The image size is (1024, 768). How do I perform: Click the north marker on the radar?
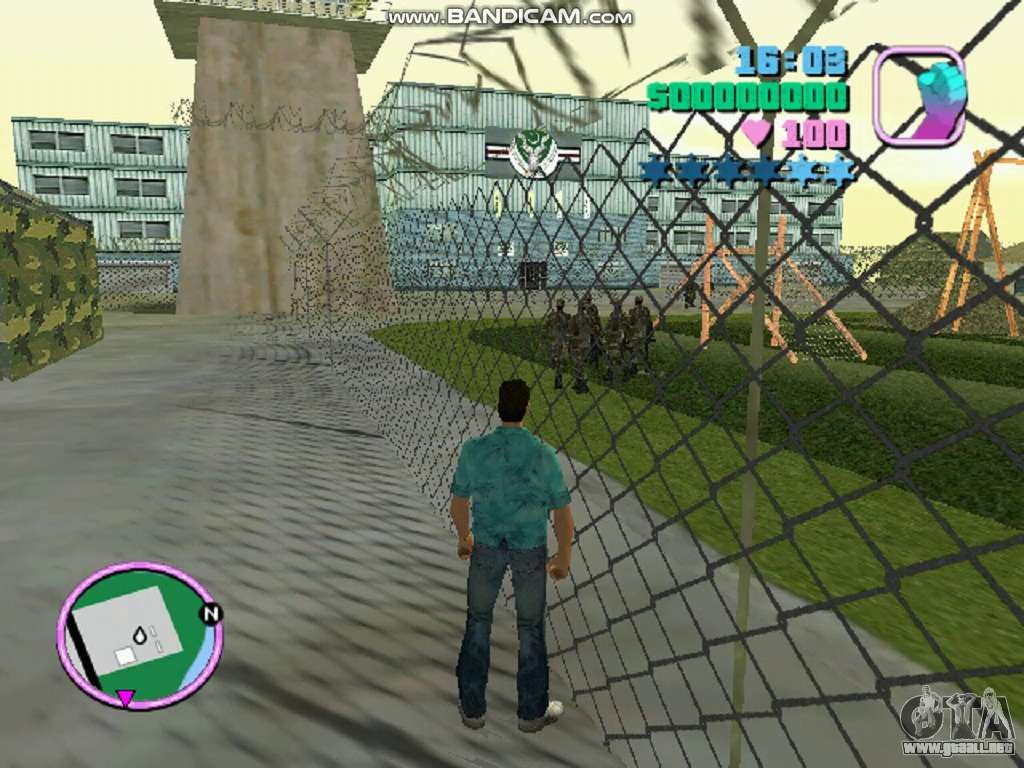point(211,614)
